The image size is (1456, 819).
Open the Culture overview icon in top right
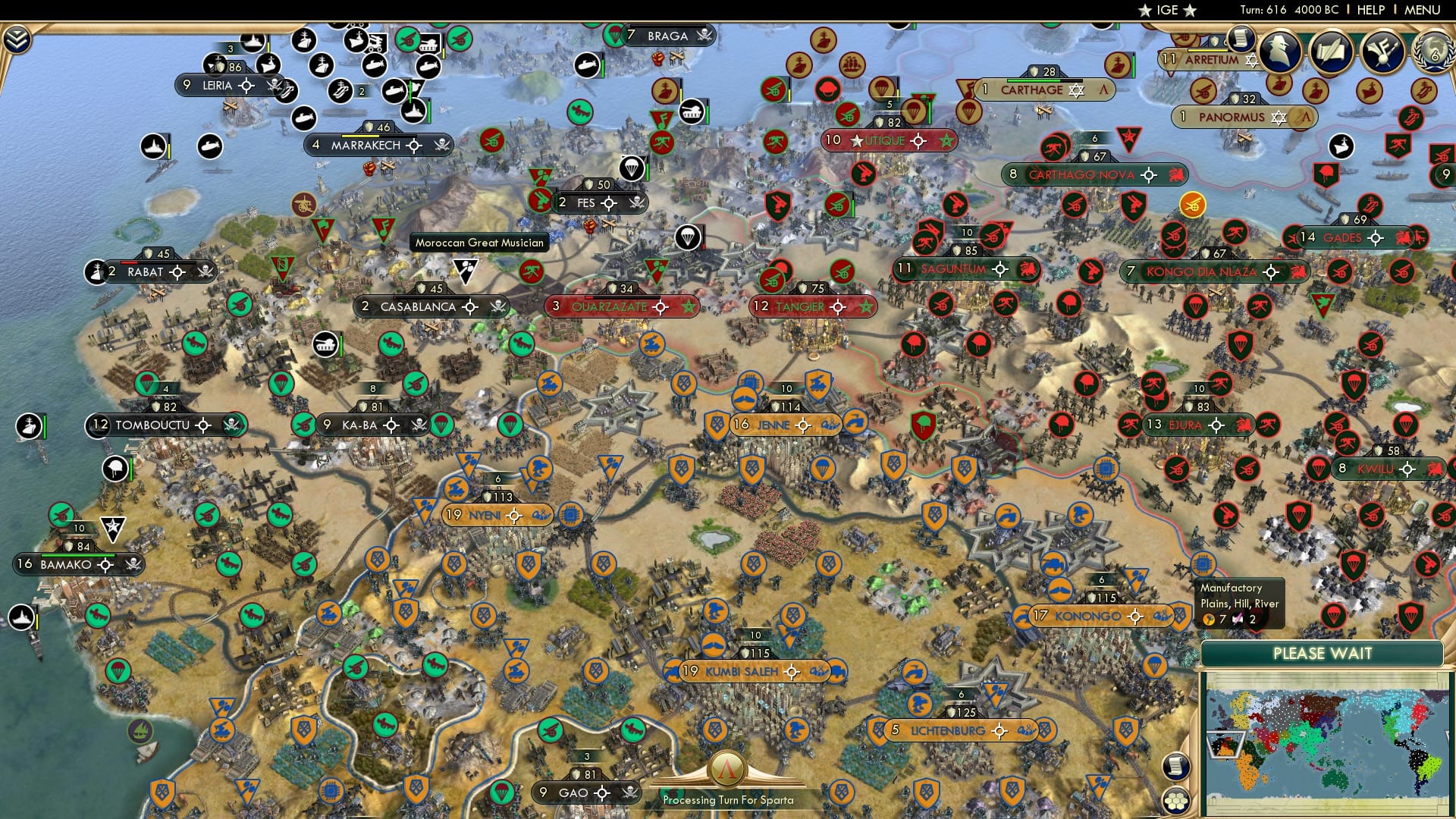[1383, 51]
